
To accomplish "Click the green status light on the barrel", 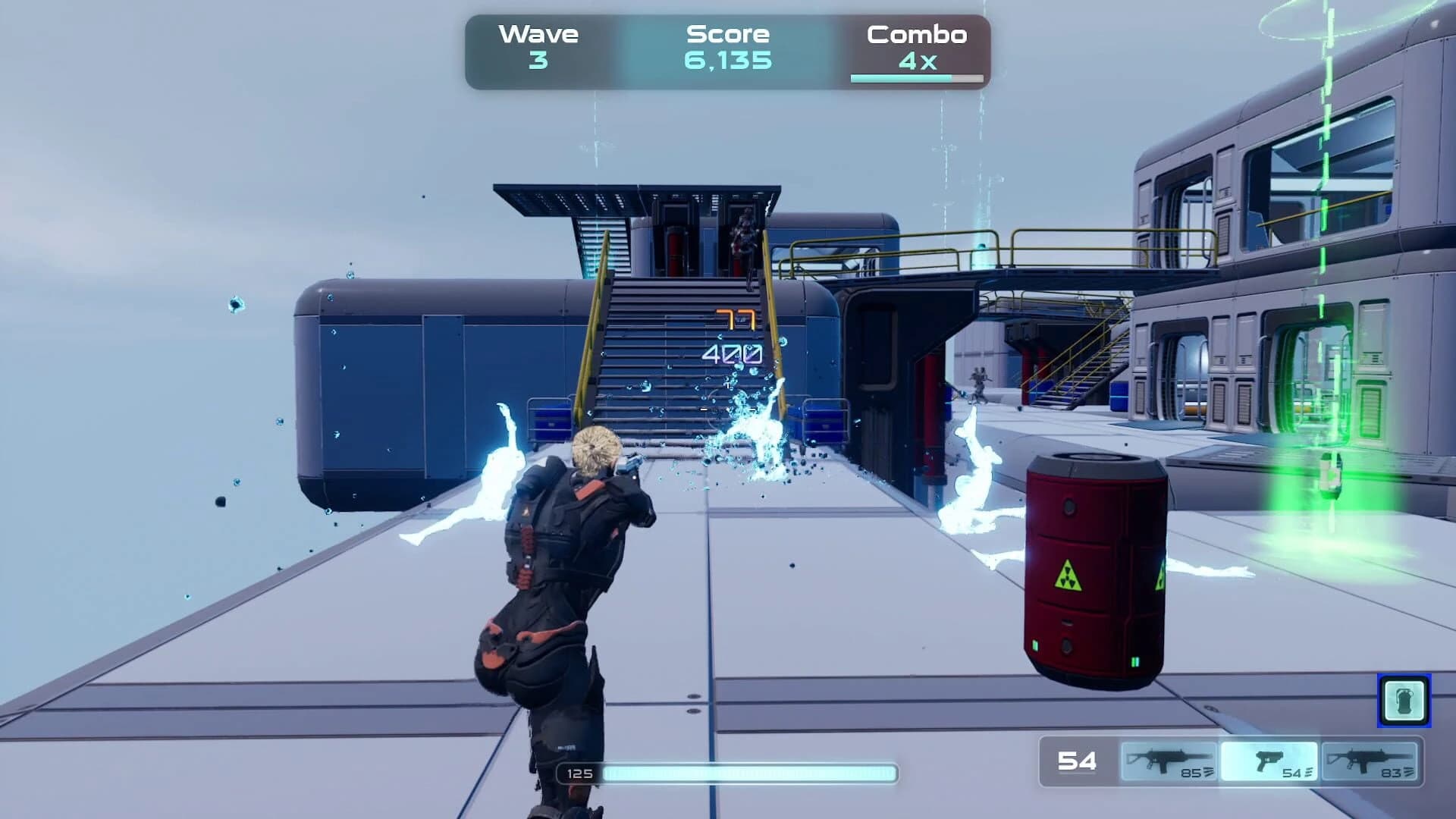I will pos(1037,646).
